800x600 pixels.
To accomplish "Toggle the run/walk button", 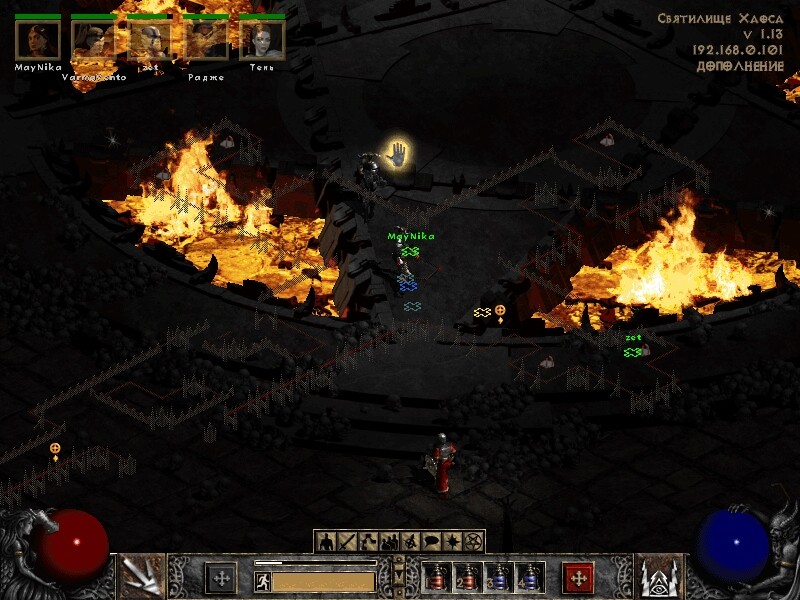I will pyautogui.click(x=262, y=580).
